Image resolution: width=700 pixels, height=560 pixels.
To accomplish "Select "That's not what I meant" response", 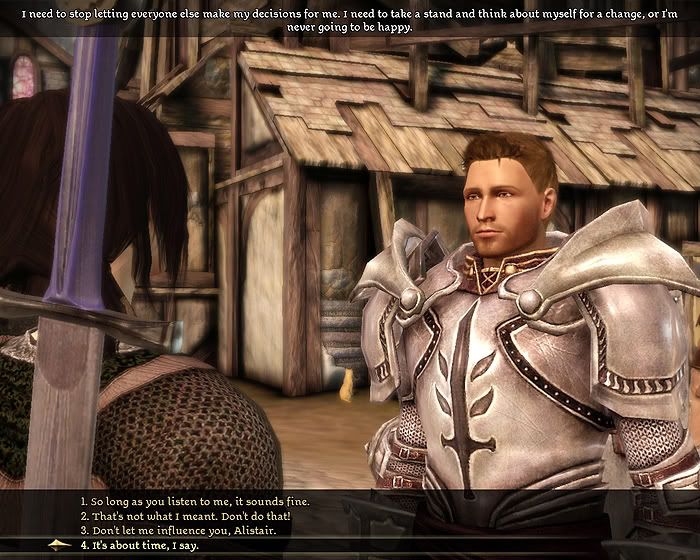I will (185, 515).
